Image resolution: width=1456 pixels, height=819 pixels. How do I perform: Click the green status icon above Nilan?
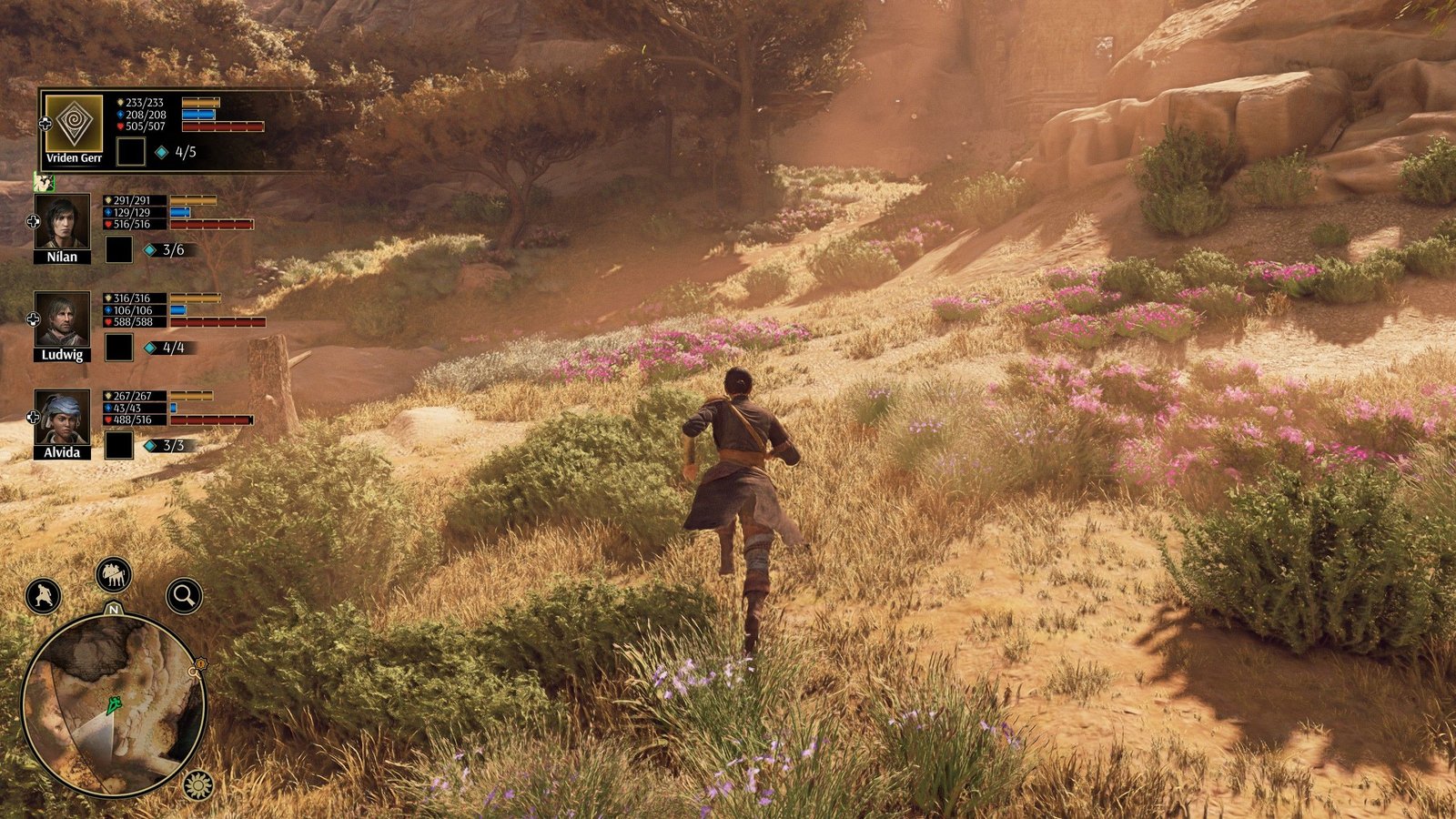tap(43, 182)
